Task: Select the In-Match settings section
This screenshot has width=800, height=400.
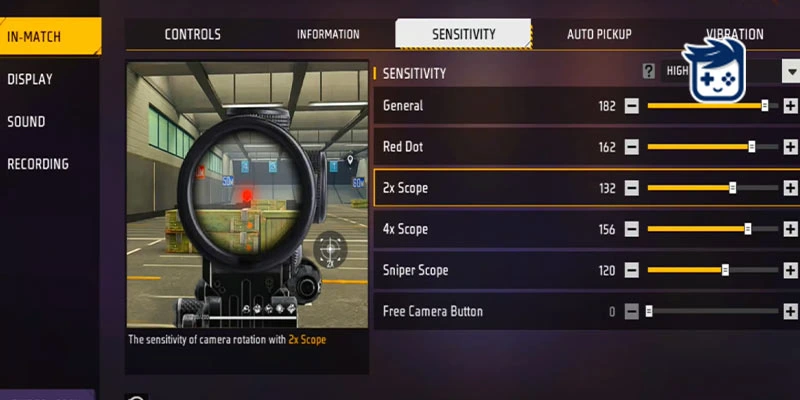Action: (x=35, y=37)
